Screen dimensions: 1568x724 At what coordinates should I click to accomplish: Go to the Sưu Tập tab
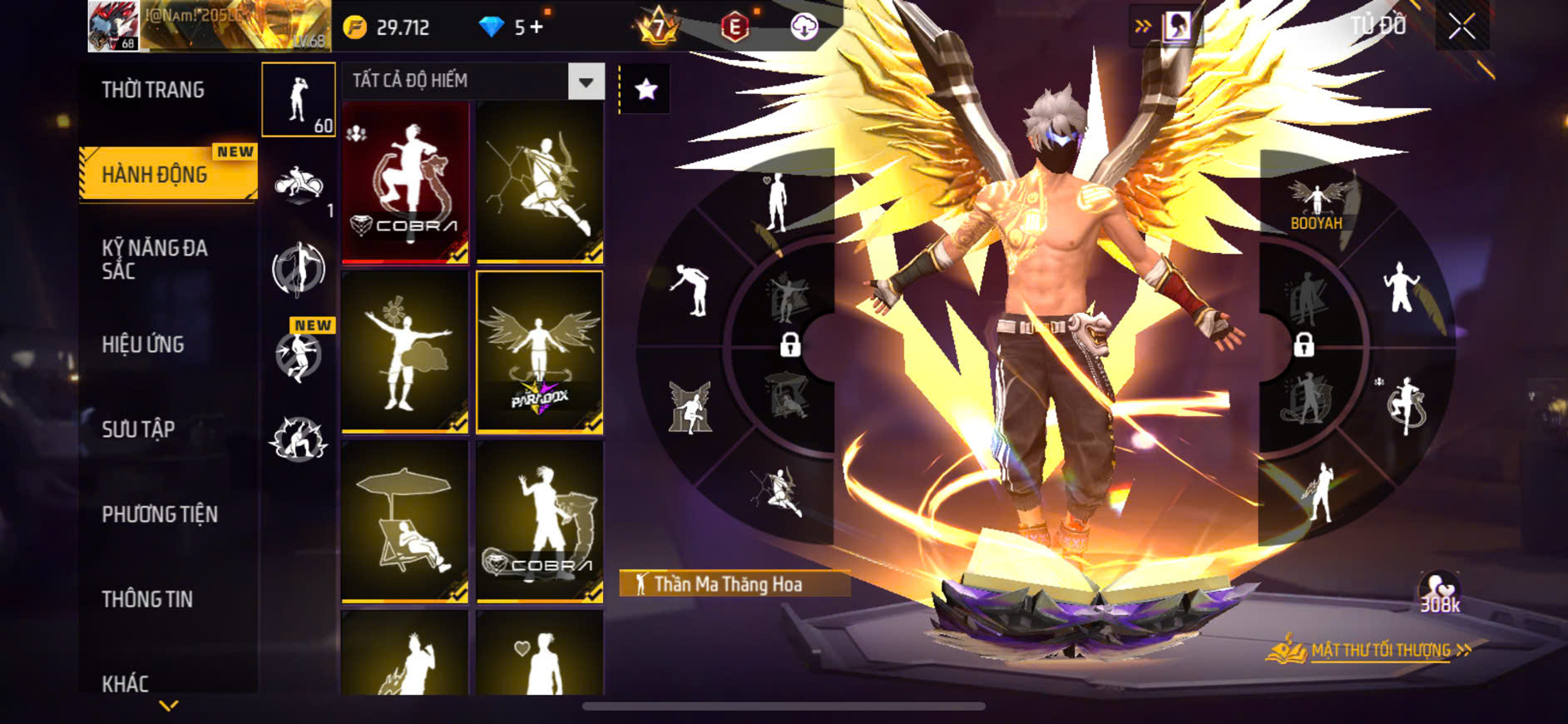(x=138, y=429)
